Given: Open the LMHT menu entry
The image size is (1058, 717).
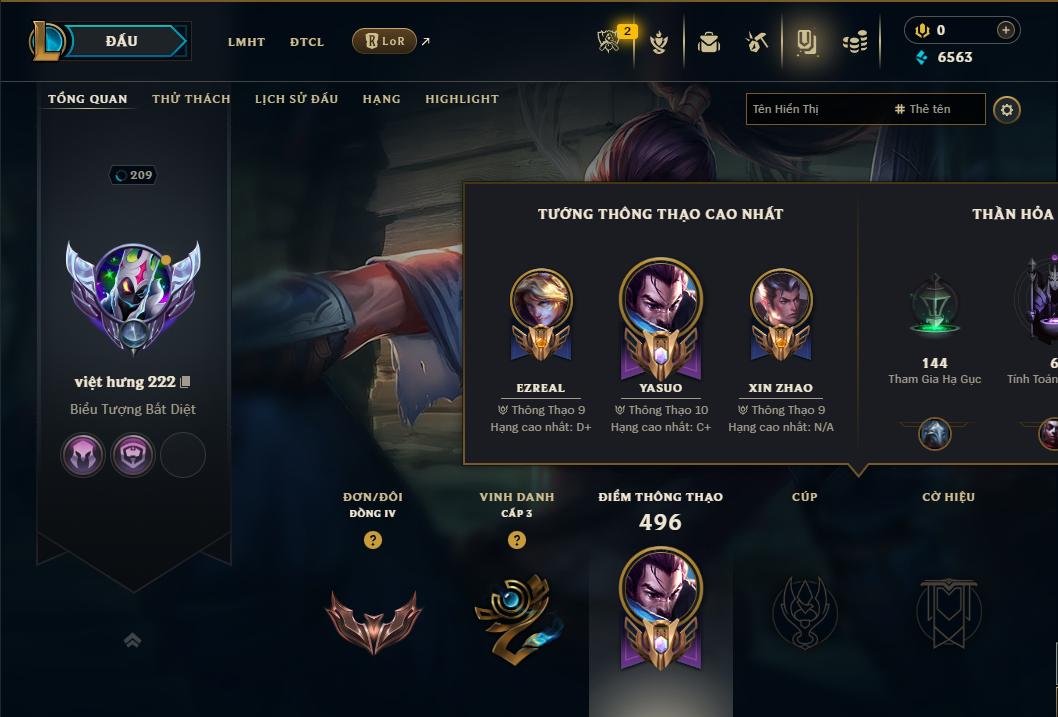Looking at the screenshot, I should click(246, 42).
